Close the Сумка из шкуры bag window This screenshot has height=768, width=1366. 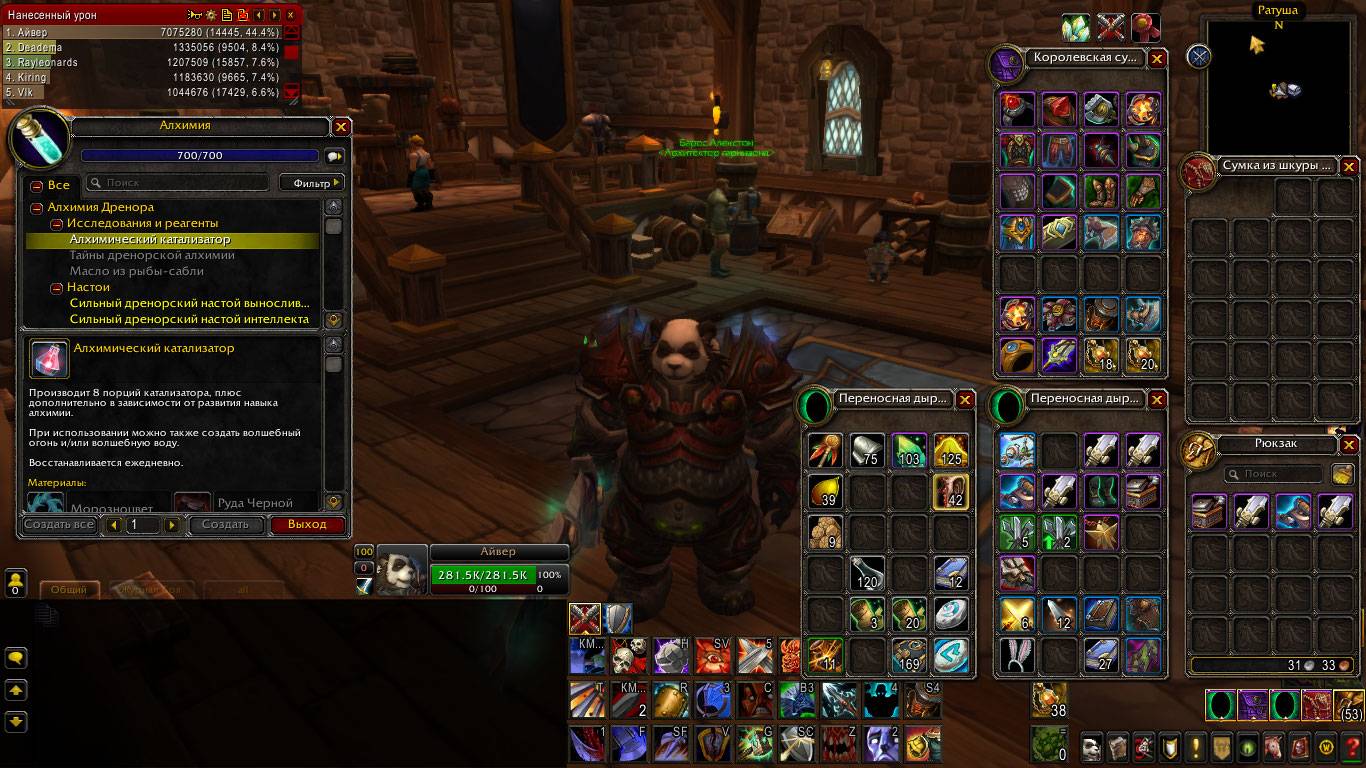click(1349, 166)
